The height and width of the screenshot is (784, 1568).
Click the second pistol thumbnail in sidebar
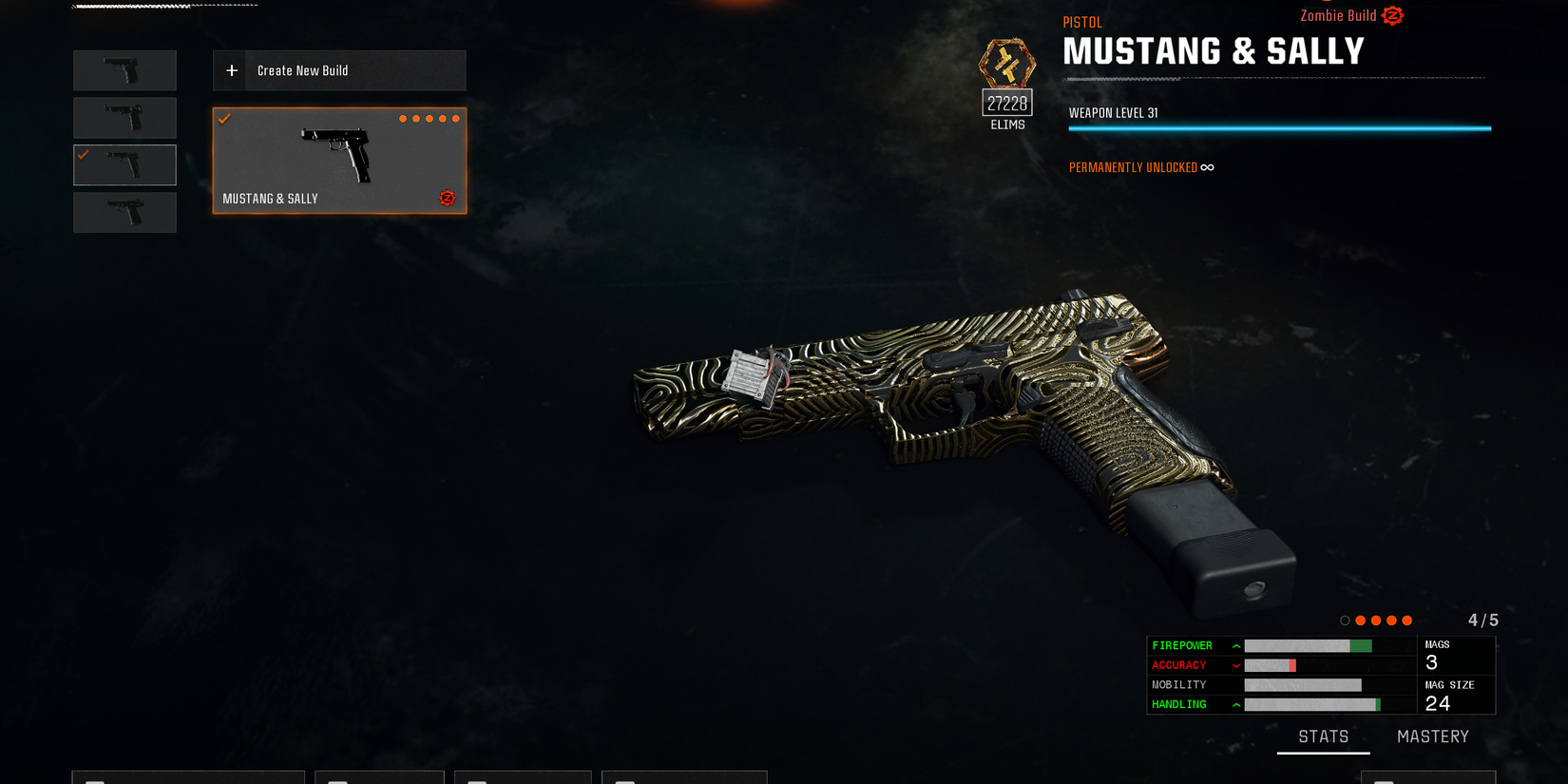pos(124,117)
